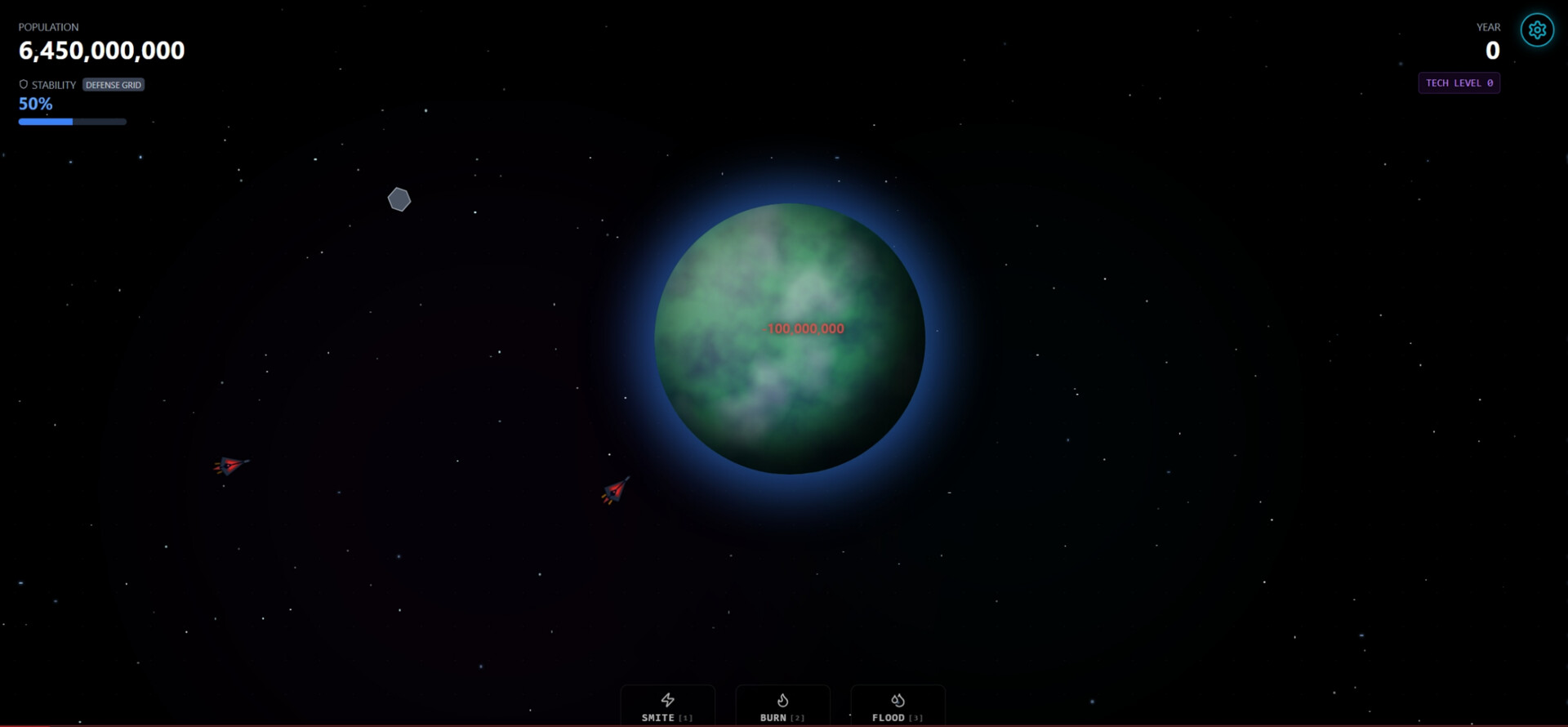Click the asteroid floating in space
The image size is (1568, 727).
[399, 198]
